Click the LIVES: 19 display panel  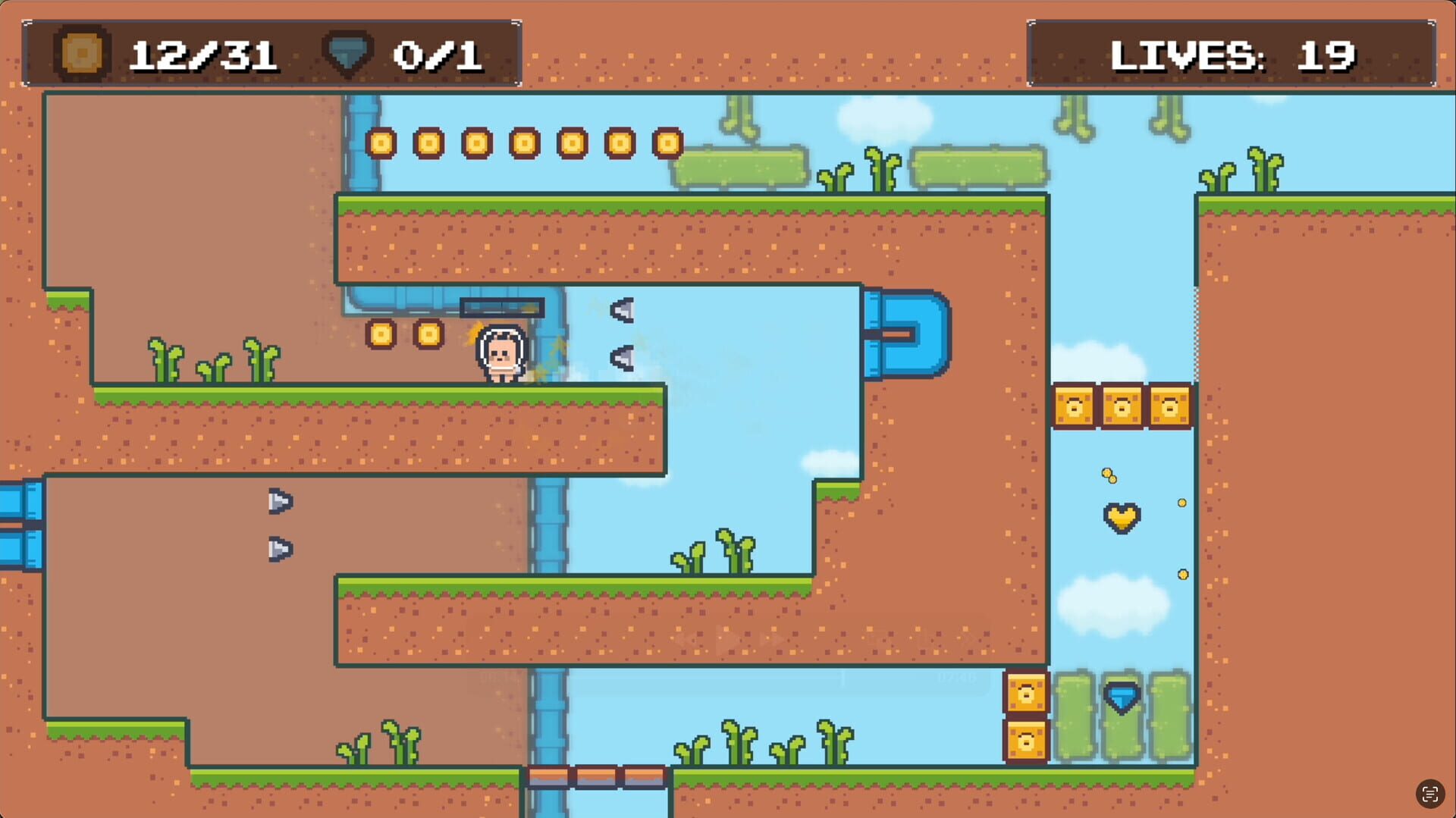click(x=1230, y=53)
